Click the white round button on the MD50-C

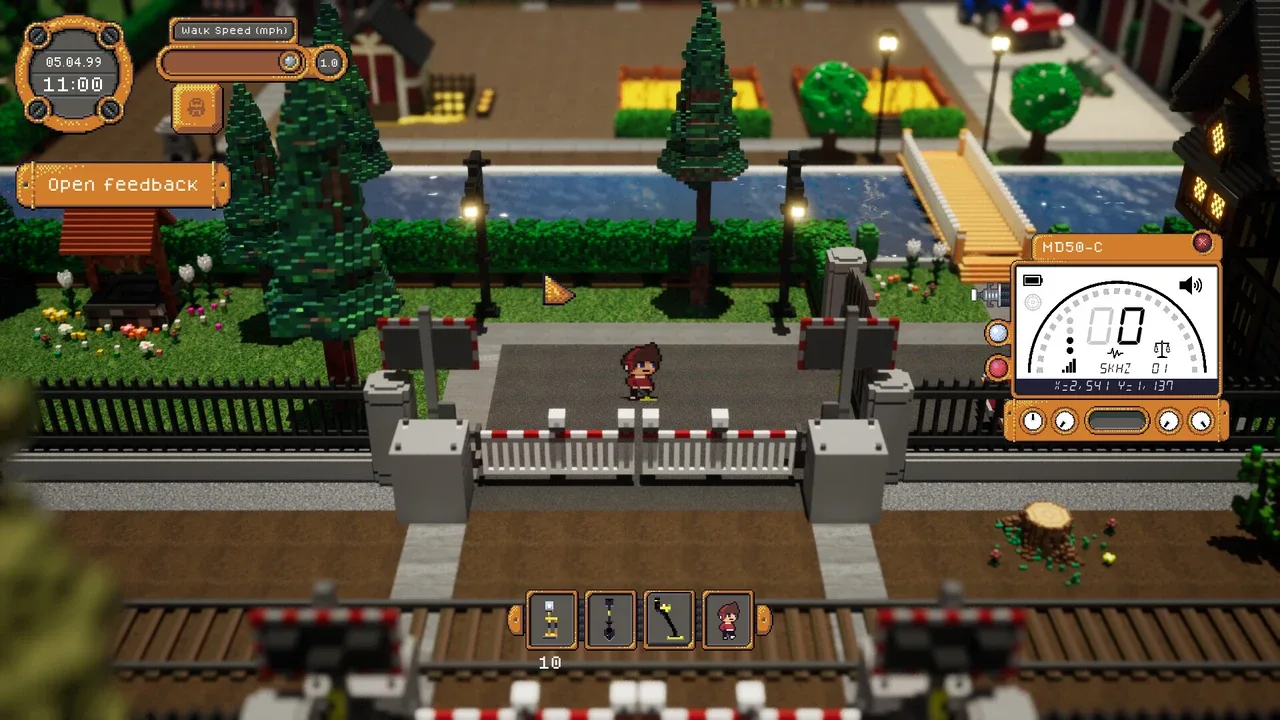click(997, 333)
